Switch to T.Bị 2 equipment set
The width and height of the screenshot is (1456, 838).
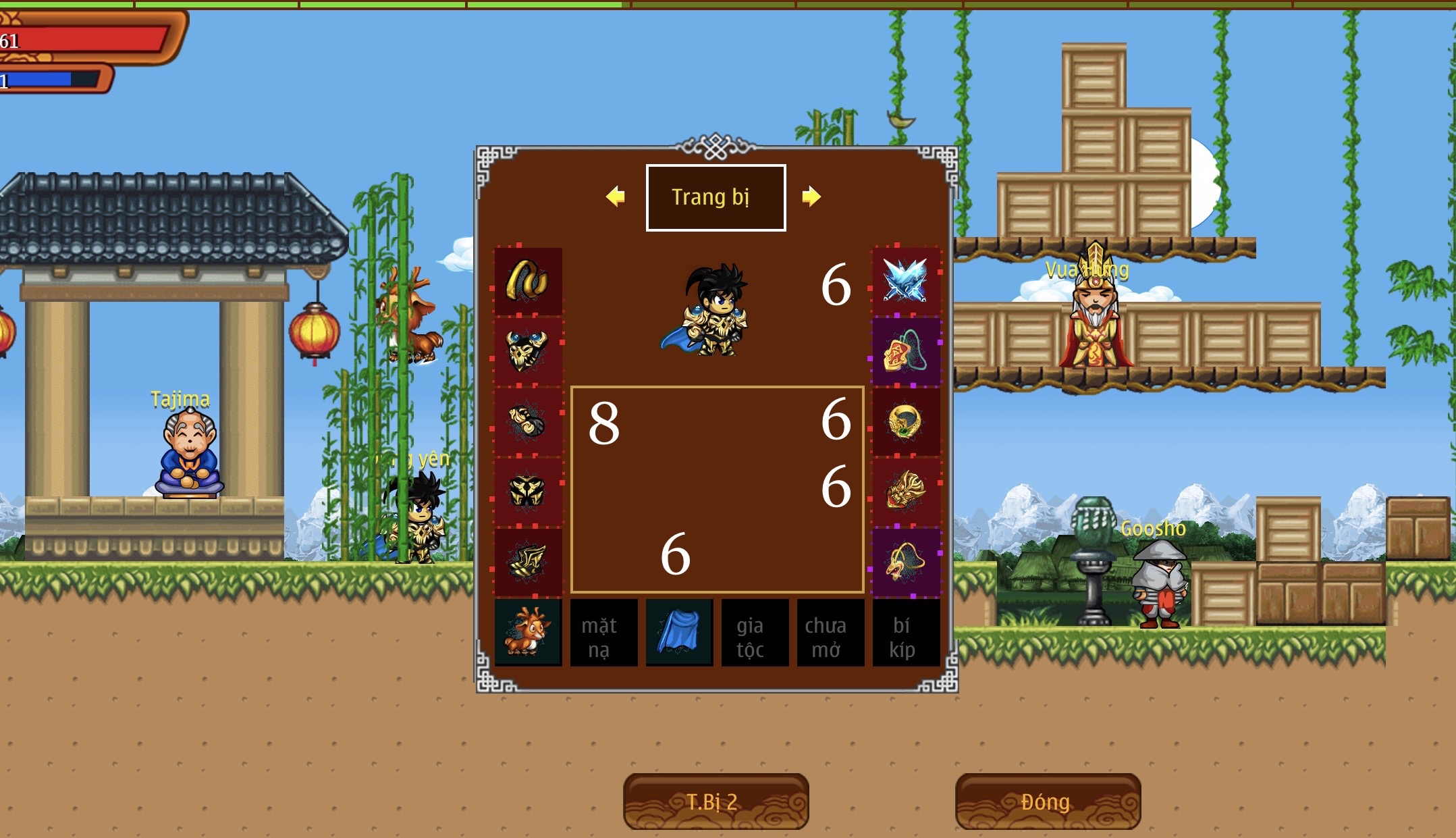pos(716,802)
